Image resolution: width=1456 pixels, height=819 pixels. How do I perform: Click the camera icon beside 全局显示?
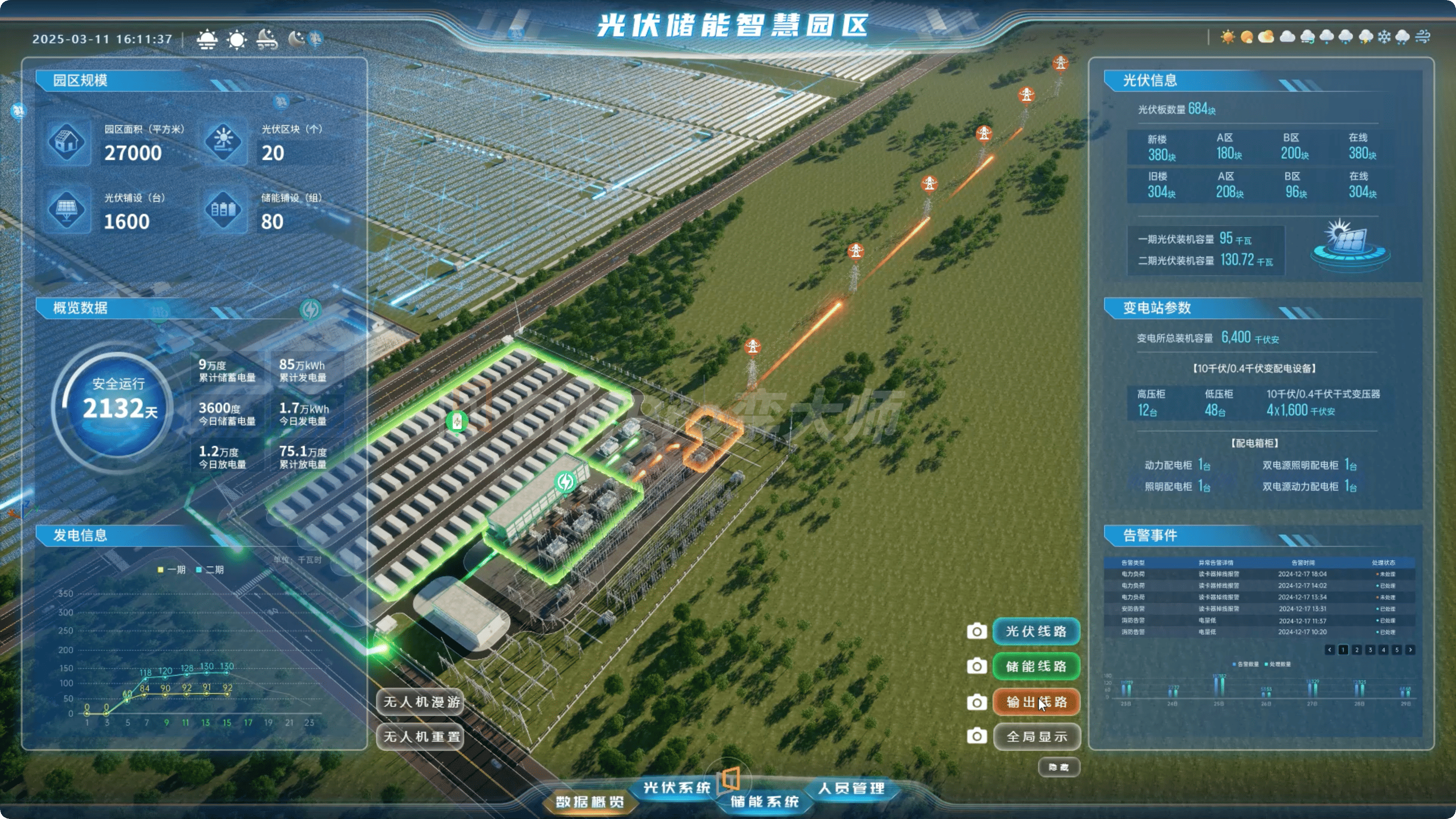[x=976, y=737]
